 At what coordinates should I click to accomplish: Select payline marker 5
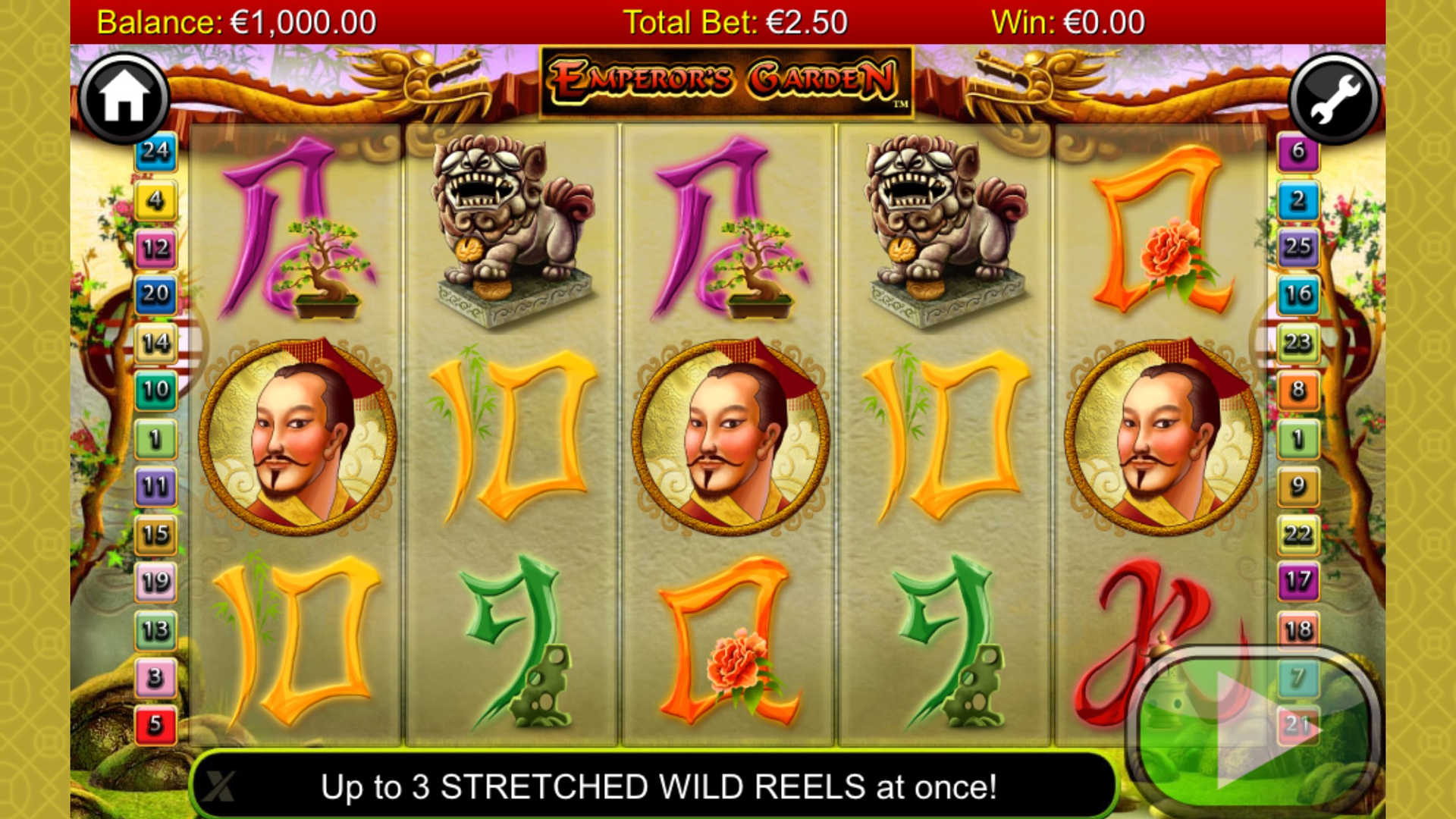coord(155,724)
